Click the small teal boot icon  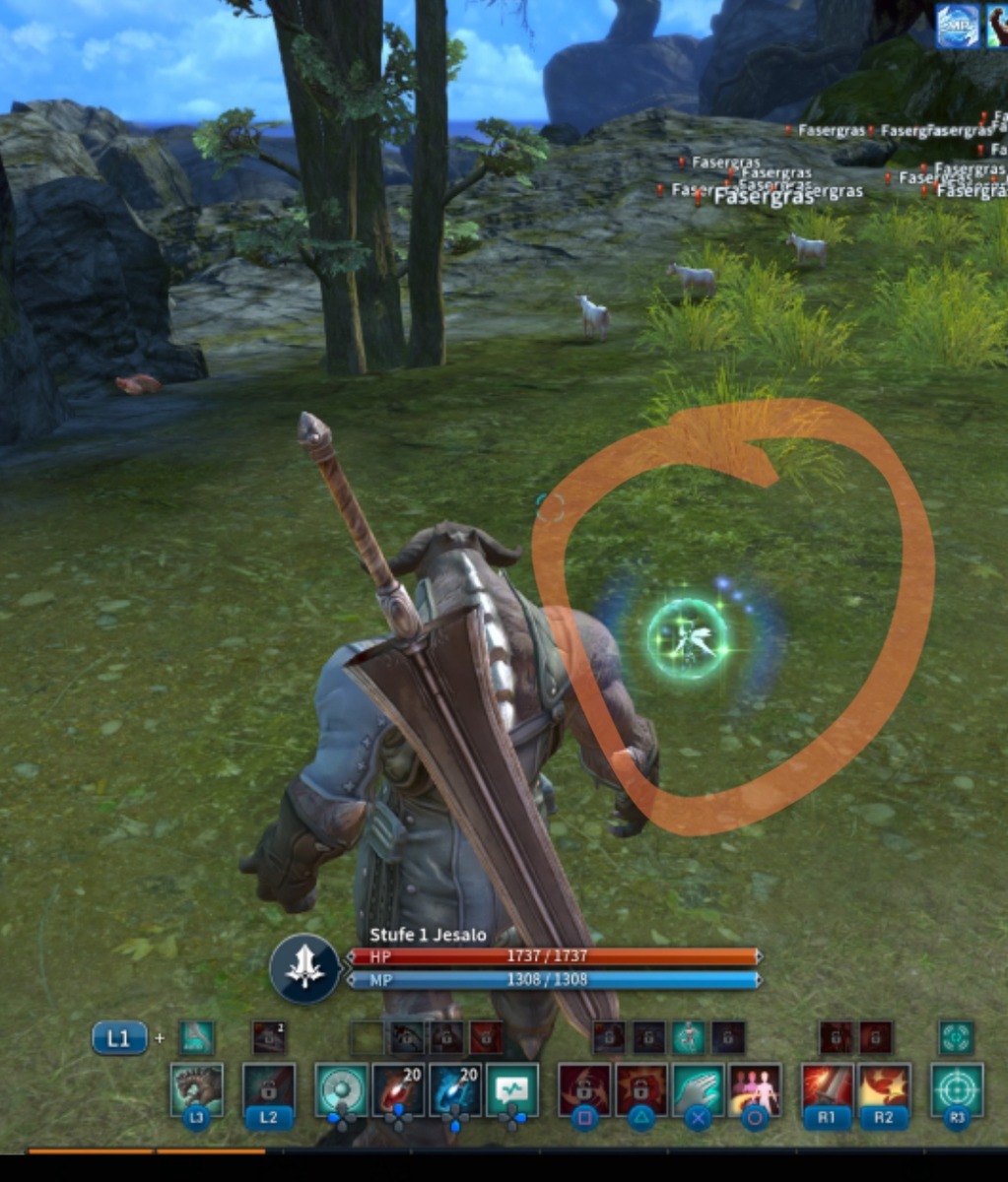(x=196, y=1036)
